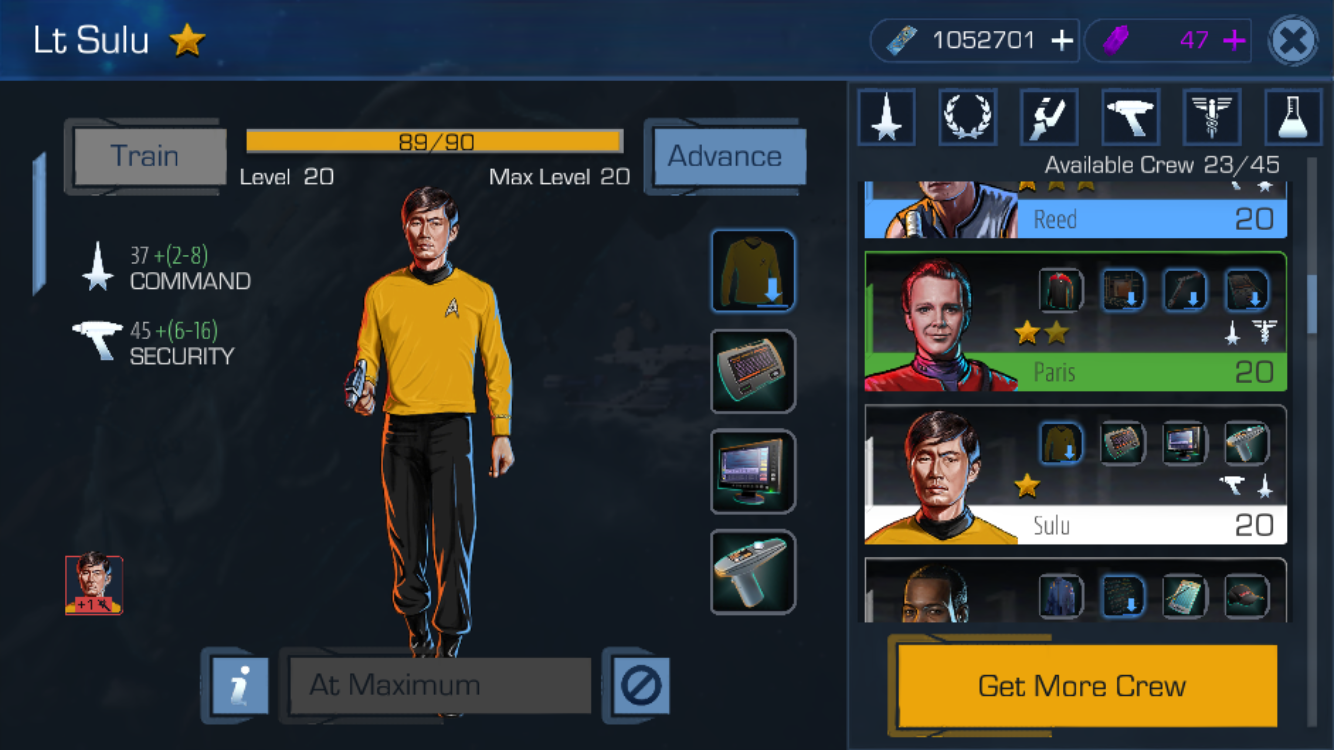Filter crew by the Engineering skill icon

coord(1049,117)
